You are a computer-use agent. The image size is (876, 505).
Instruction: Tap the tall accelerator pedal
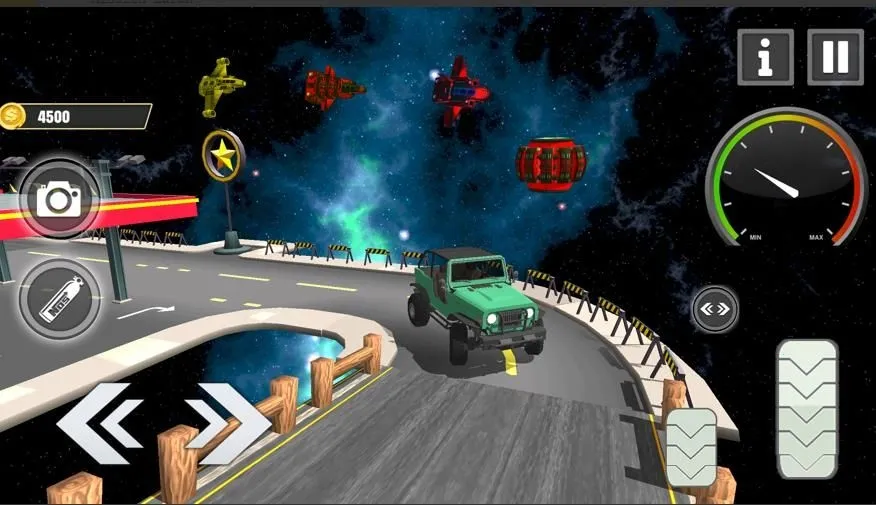tap(807, 408)
